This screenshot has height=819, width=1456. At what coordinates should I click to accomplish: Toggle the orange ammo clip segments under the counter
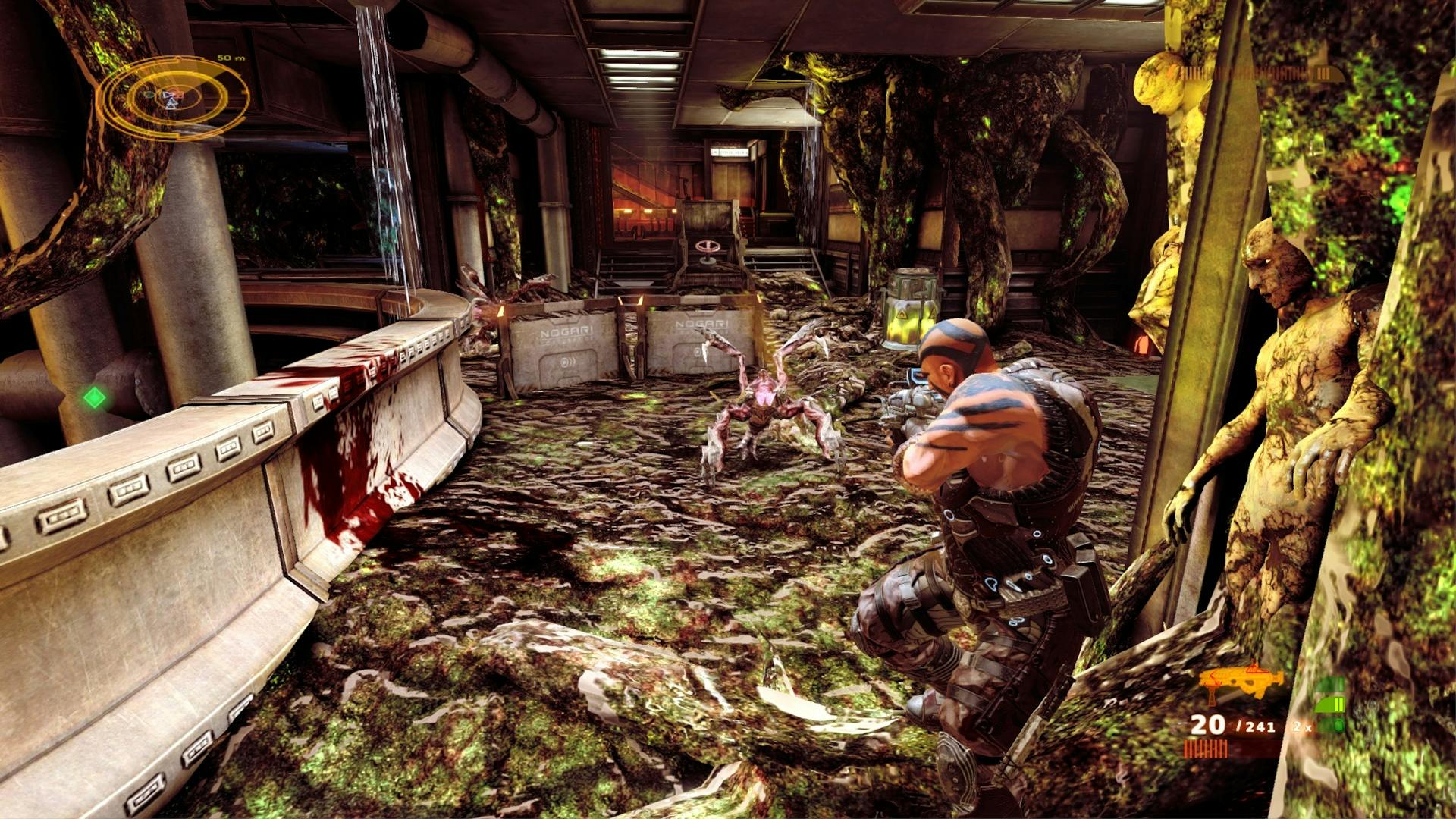(1205, 748)
